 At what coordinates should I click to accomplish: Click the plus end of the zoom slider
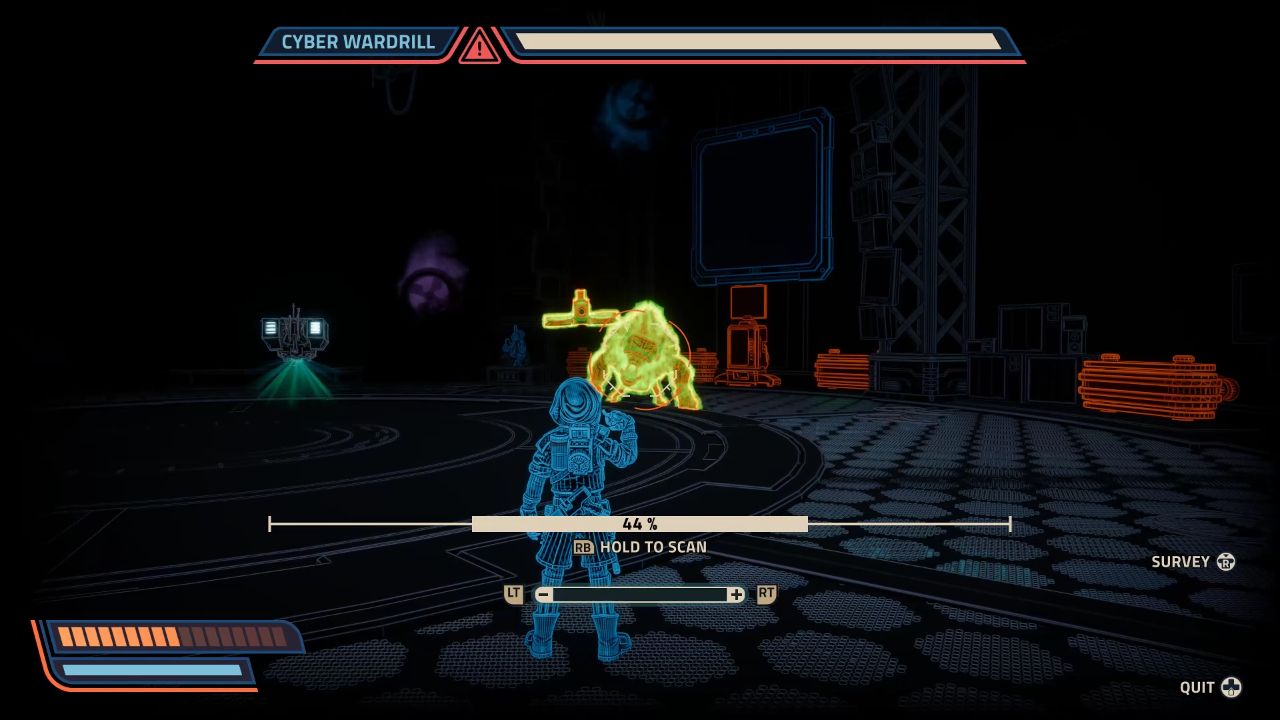pyautogui.click(x=737, y=595)
